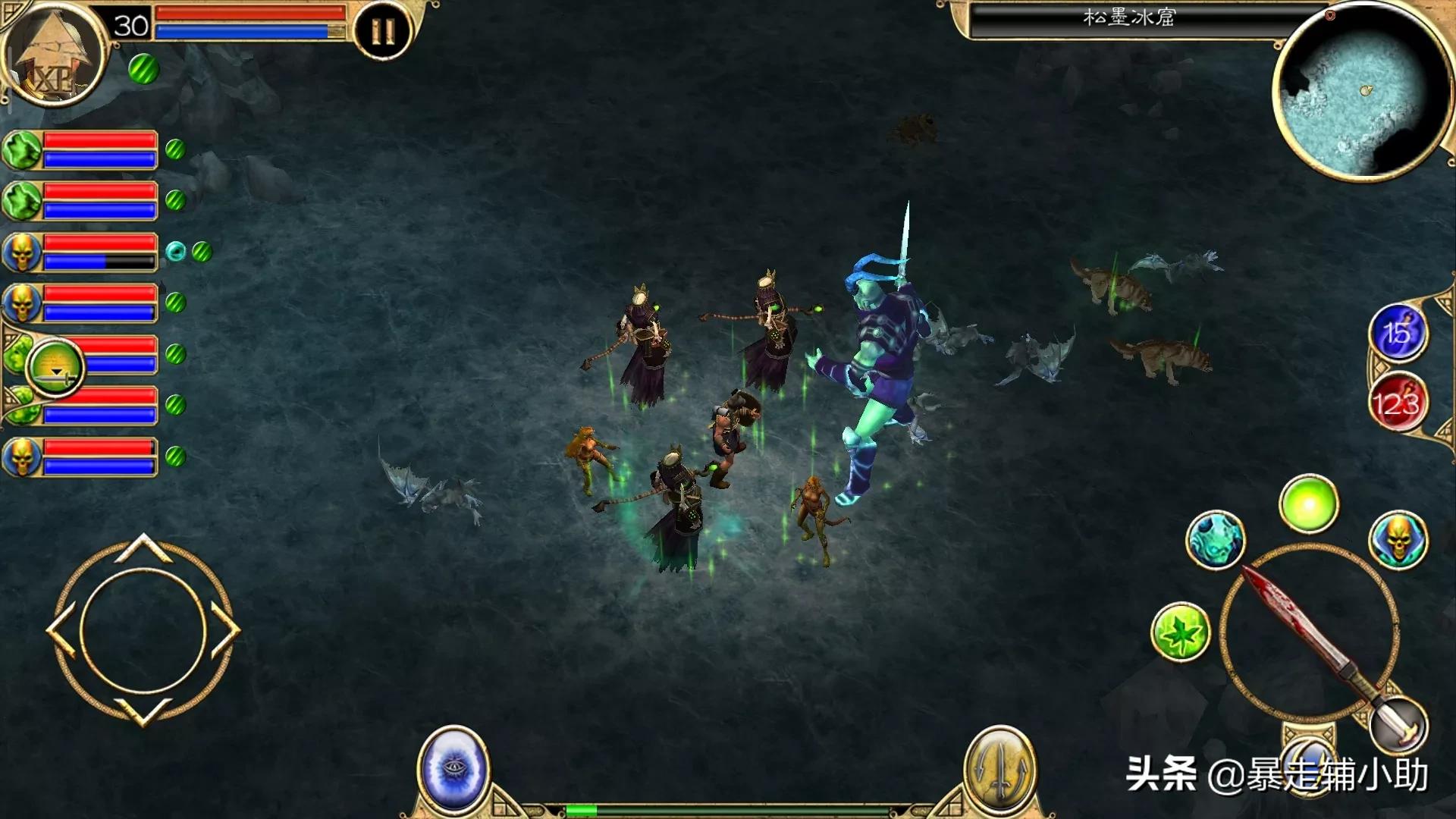Image resolution: width=1456 pixels, height=819 pixels.
Task: Trigger the green leaf skill
Action: (x=1180, y=632)
